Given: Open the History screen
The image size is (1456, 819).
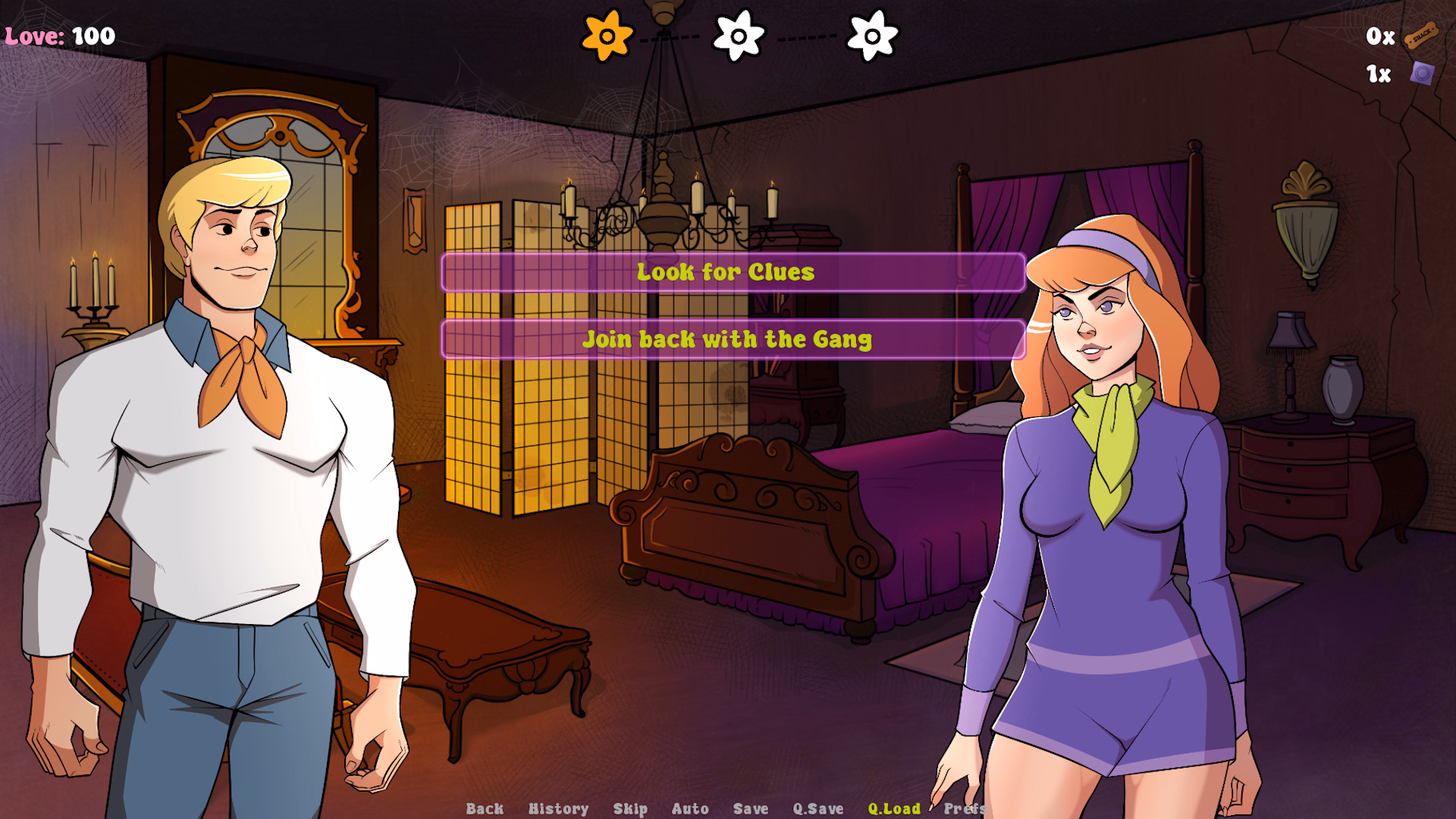Looking at the screenshot, I should pos(560,808).
